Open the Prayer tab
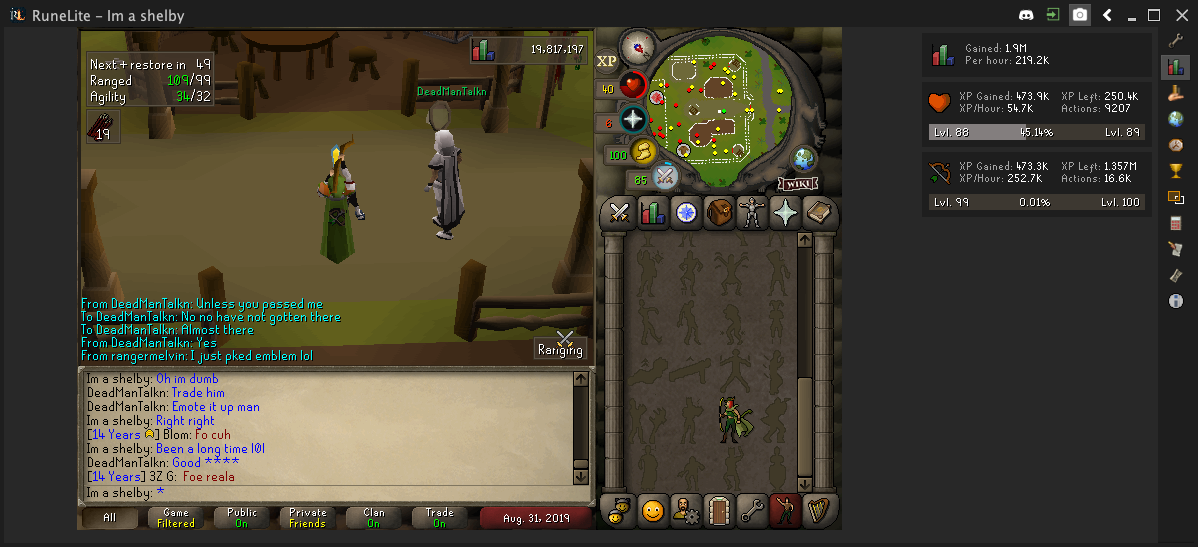 point(786,212)
